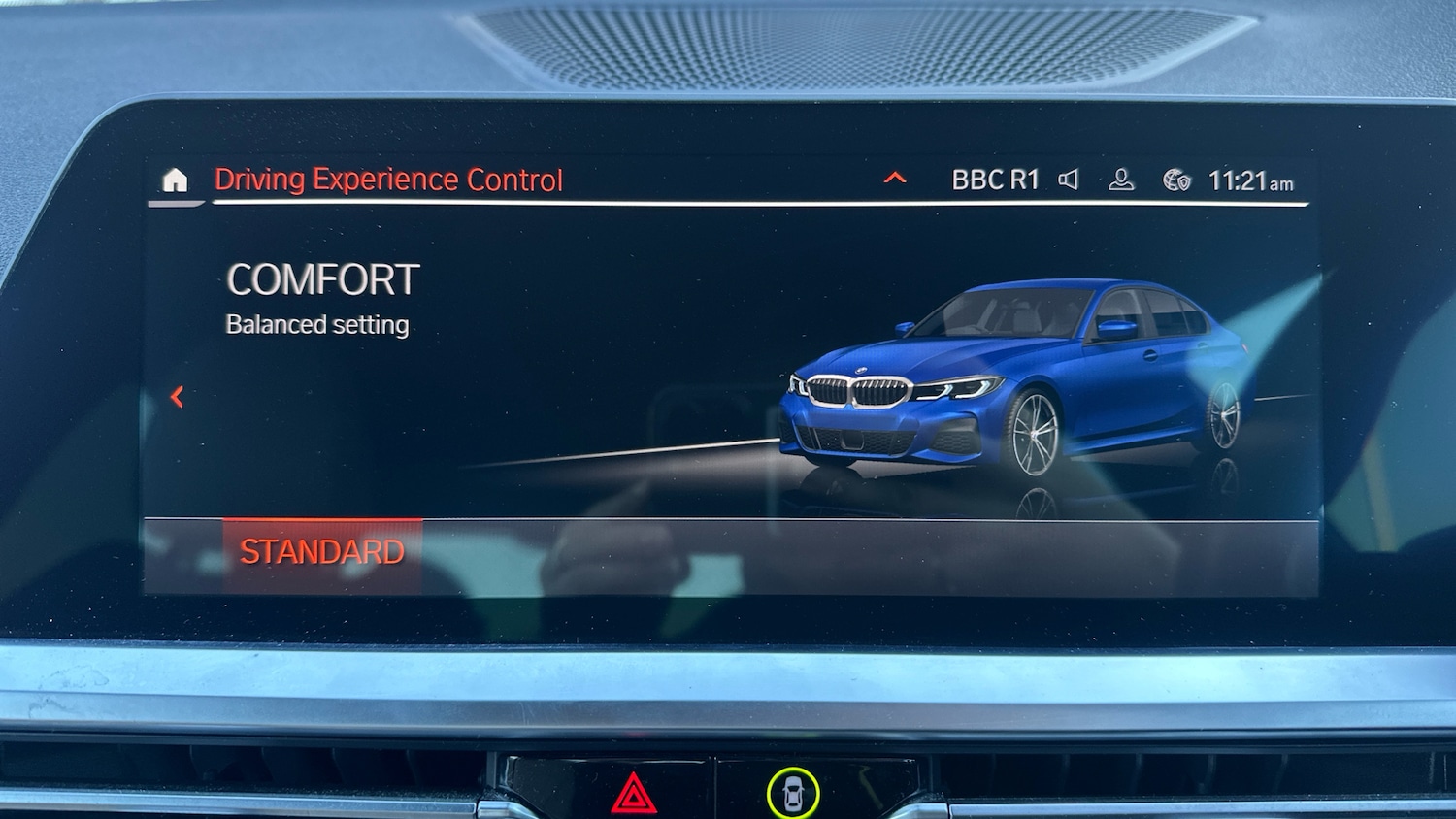The height and width of the screenshot is (819, 1456).
Task: Go back using the orange left arrow
Action: (178, 396)
